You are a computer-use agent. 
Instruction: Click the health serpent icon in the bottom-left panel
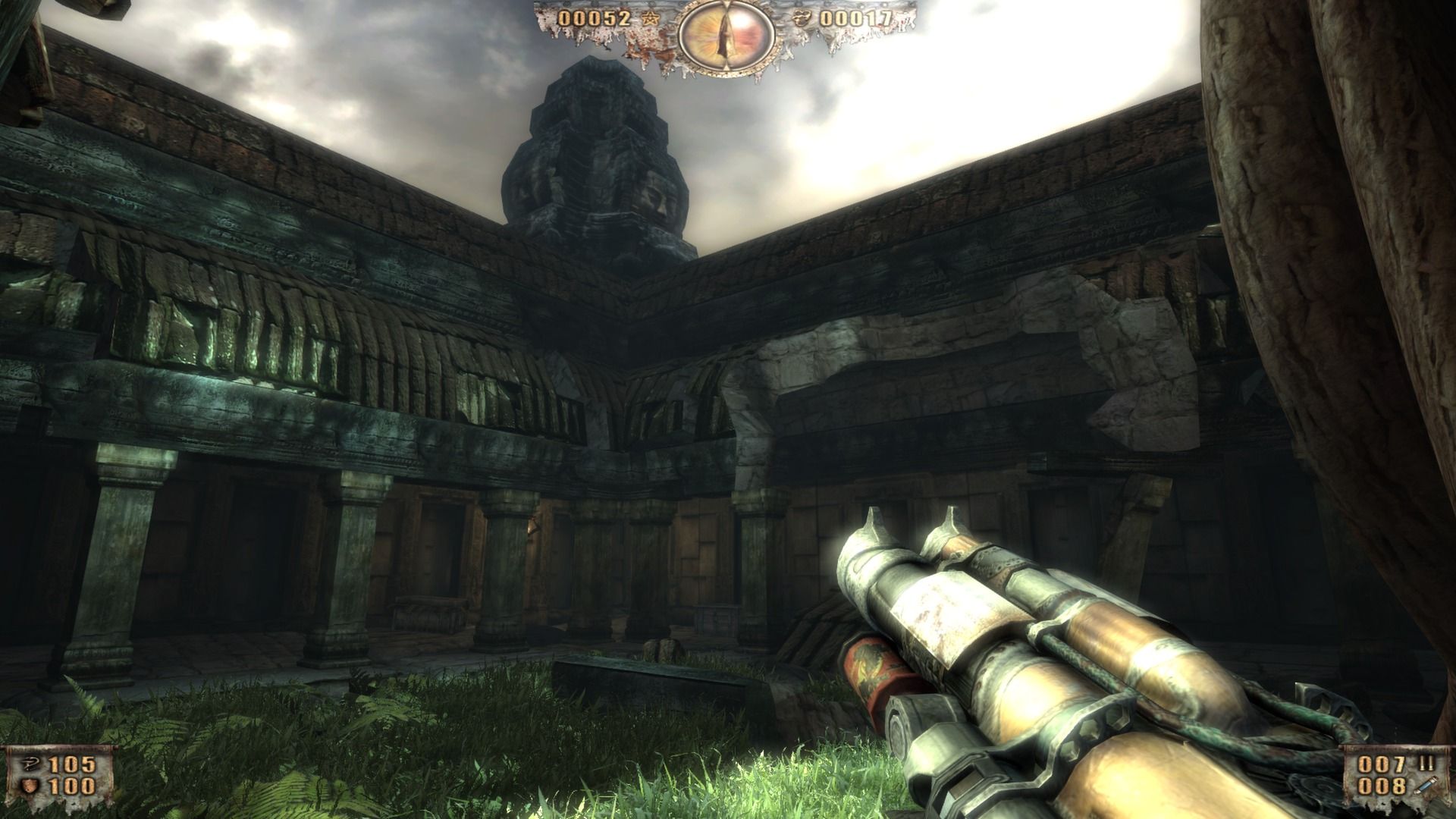pos(31,764)
